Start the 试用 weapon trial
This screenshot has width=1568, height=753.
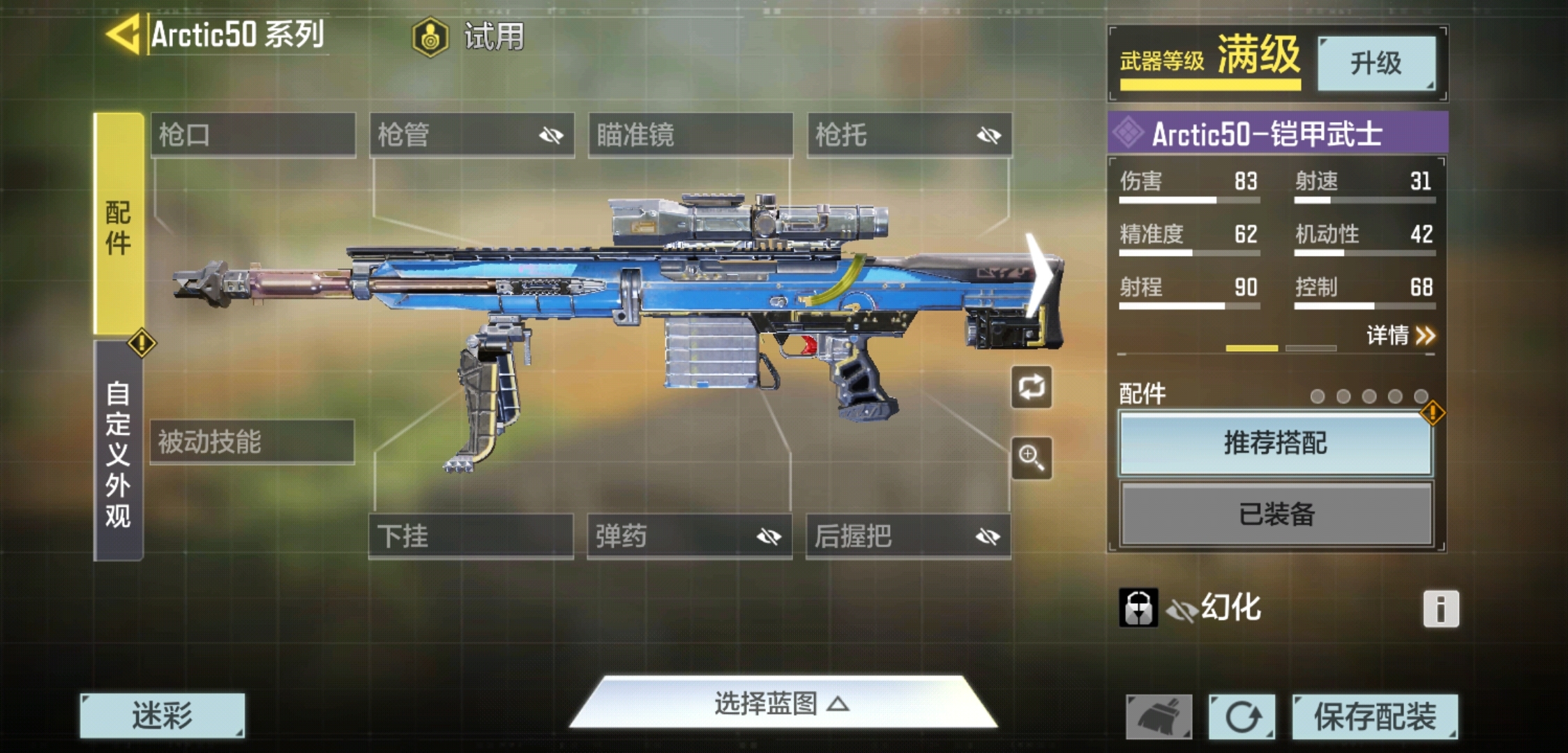pyautogui.click(x=469, y=37)
